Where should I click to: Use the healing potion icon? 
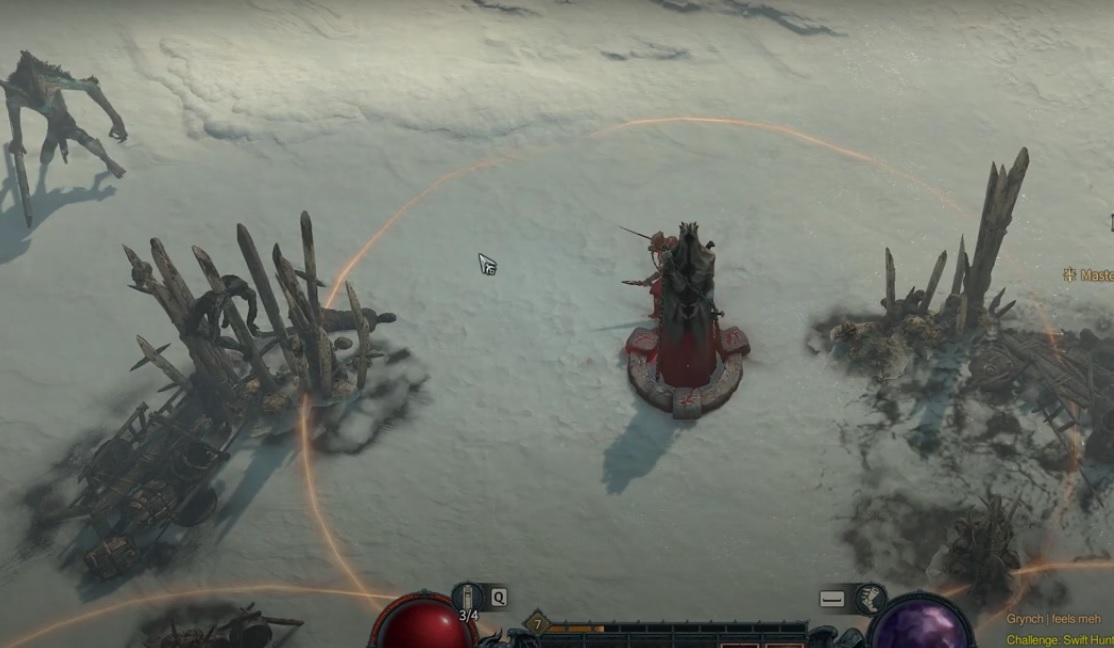click(x=468, y=598)
